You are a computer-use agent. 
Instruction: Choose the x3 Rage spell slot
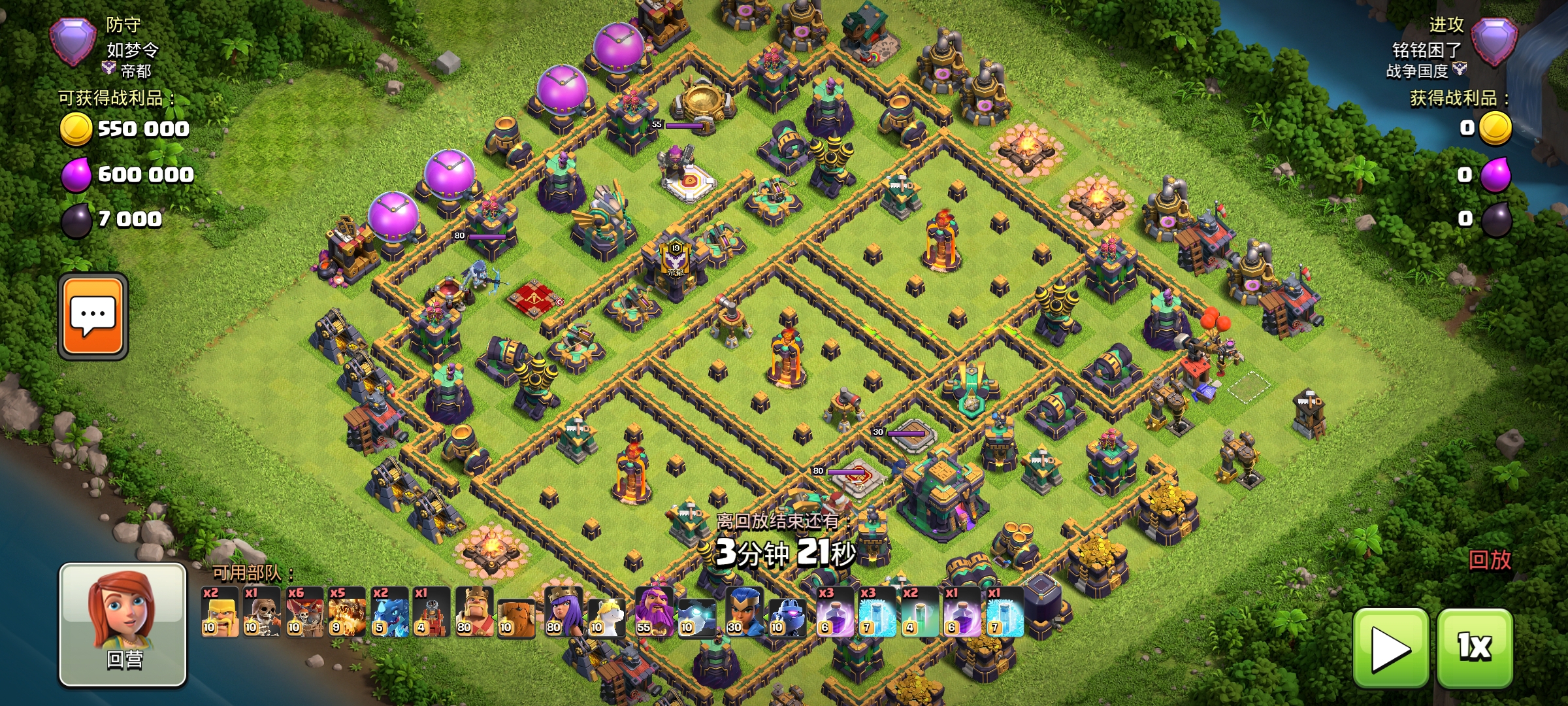point(835,612)
